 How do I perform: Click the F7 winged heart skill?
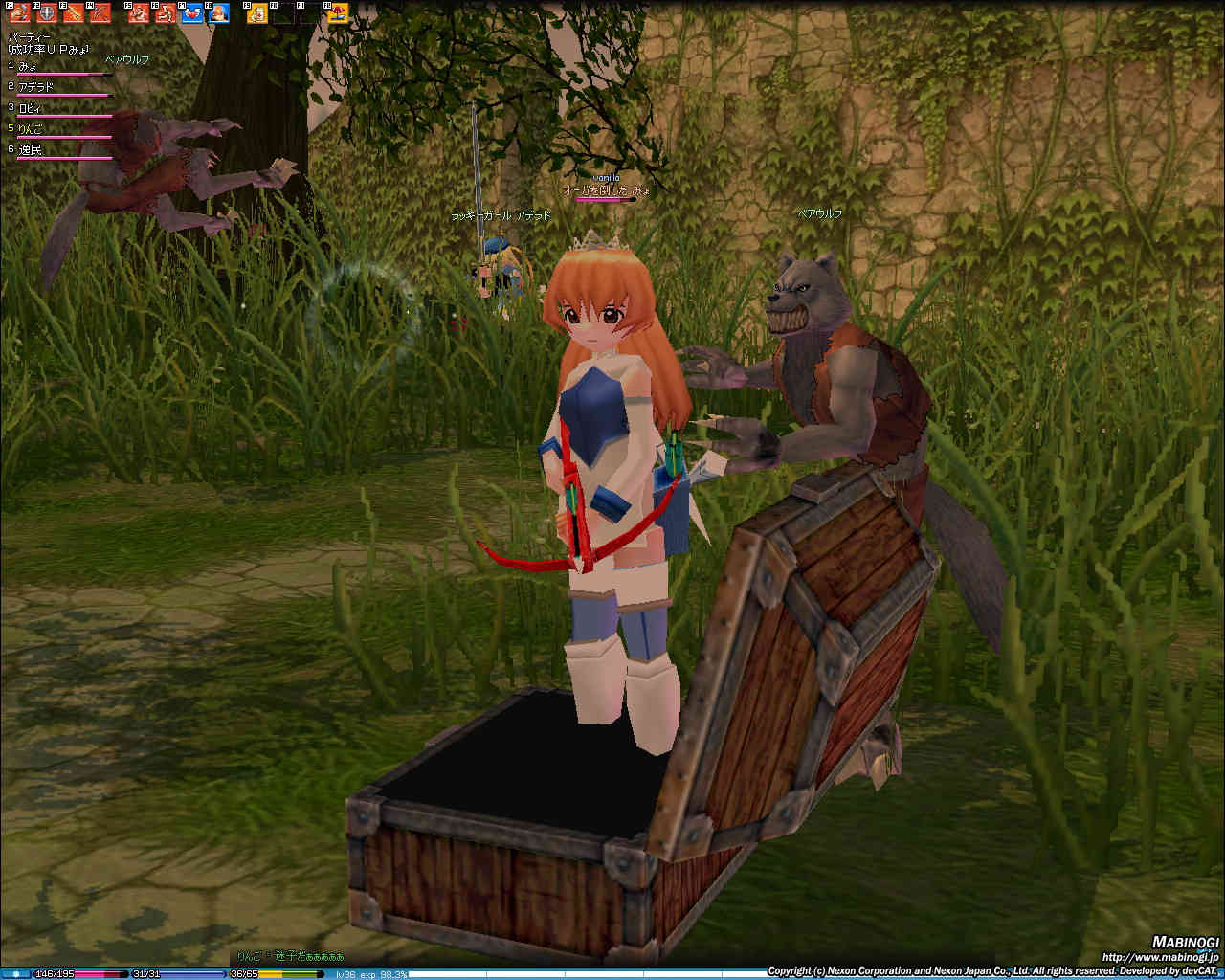(191, 13)
